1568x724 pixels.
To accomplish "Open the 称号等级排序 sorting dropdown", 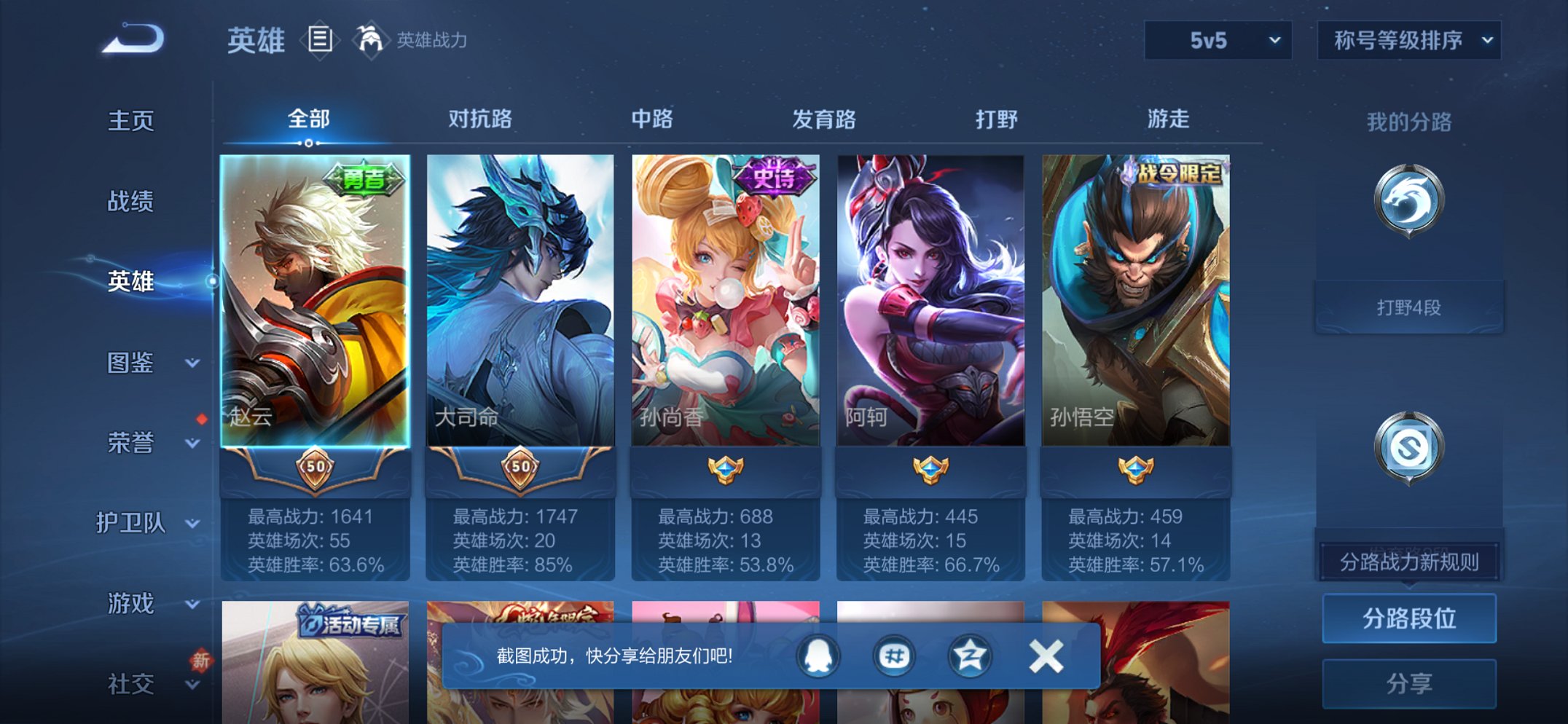I will point(1408,42).
